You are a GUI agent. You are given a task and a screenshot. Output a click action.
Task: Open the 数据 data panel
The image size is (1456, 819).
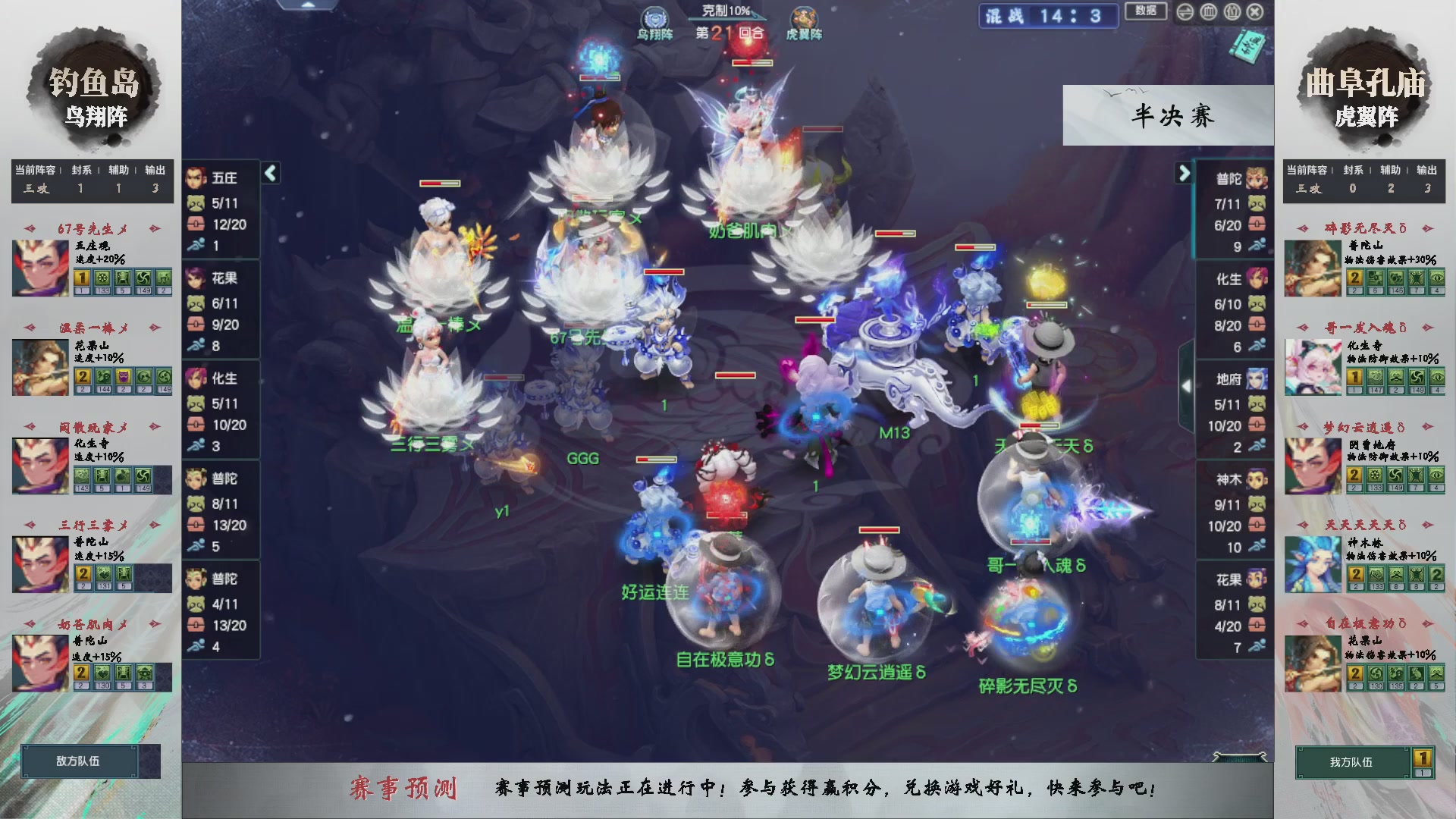(x=1146, y=12)
